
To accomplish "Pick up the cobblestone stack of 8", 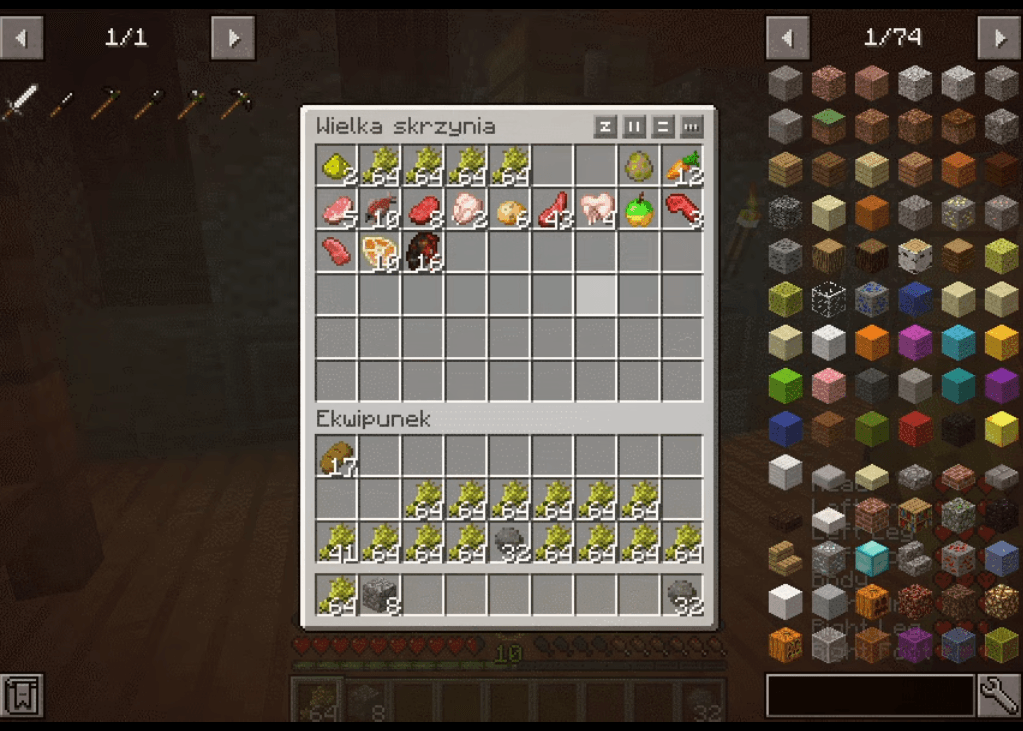I will click(x=380, y=595).
